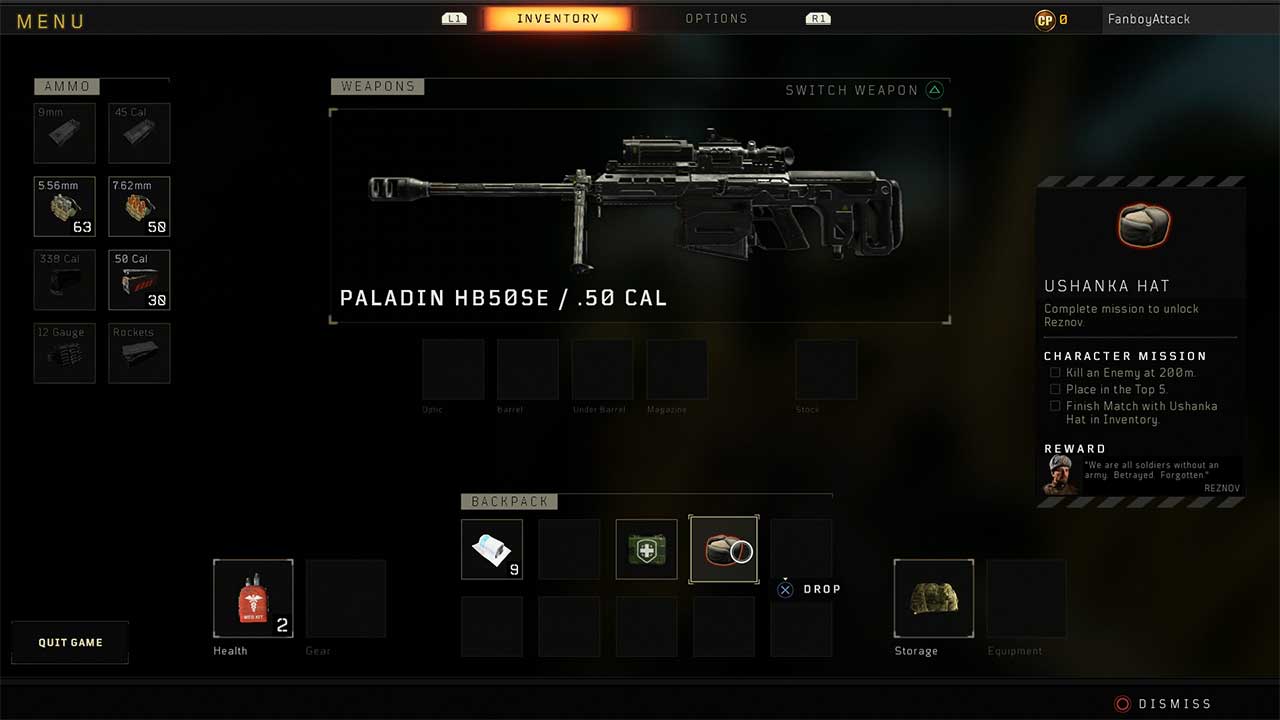1280x720 pixels.
Task: Choose the 12 Gauge ammo slot
Action: [x=65, y=353]
